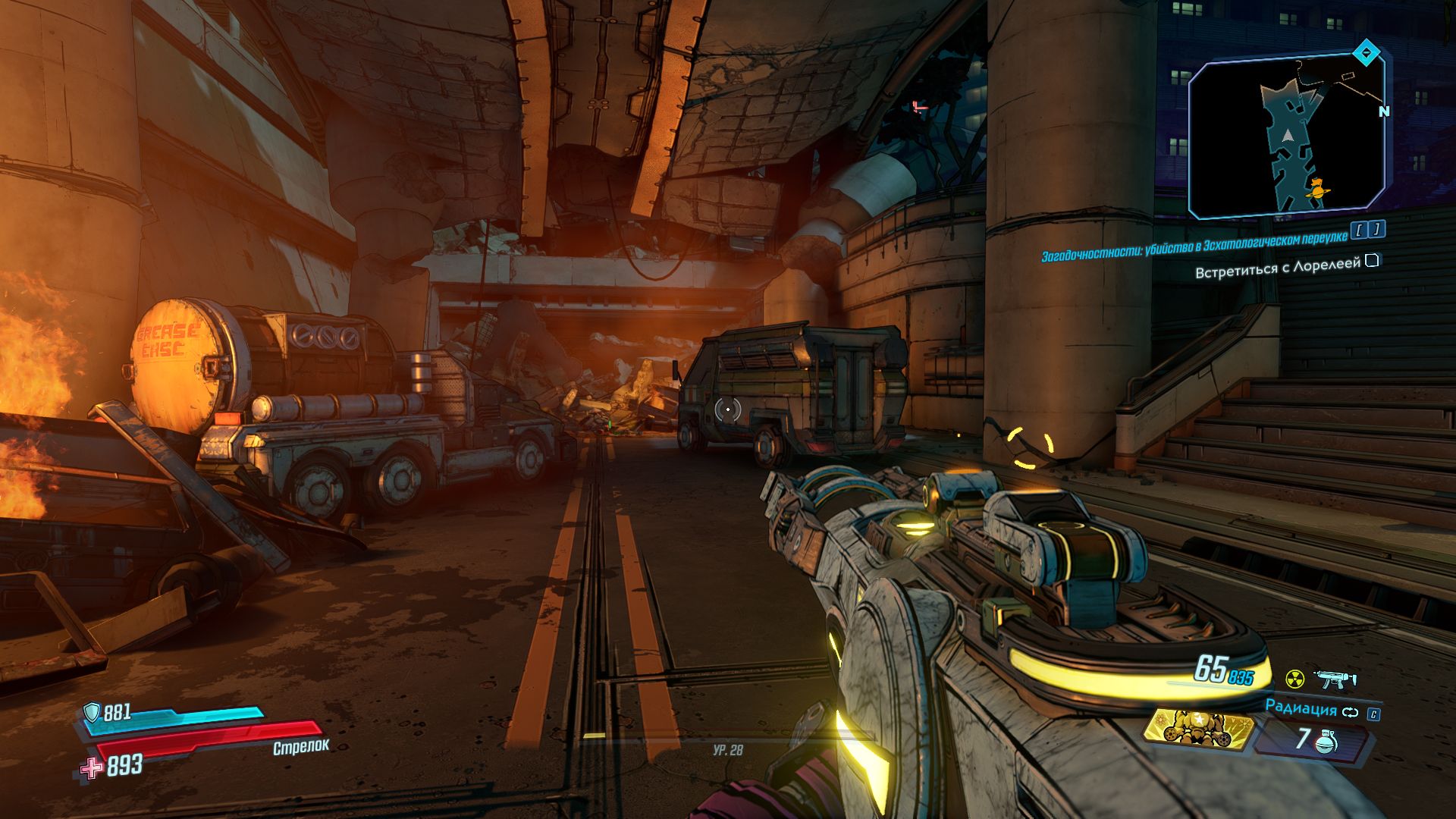The image size is (1456, 819).
Task: Click the diamond marker above the minimap
Action: click(1366, 53)
